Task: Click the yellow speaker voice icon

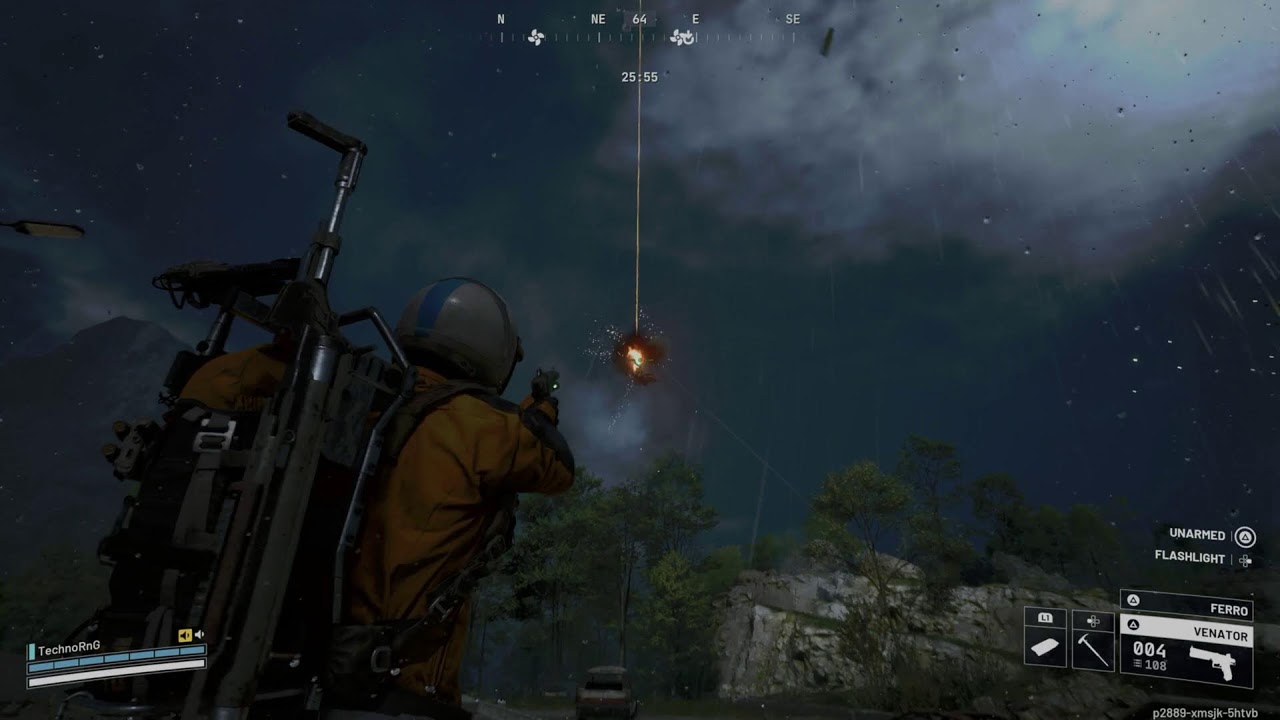Action: [x=184, y=635]
